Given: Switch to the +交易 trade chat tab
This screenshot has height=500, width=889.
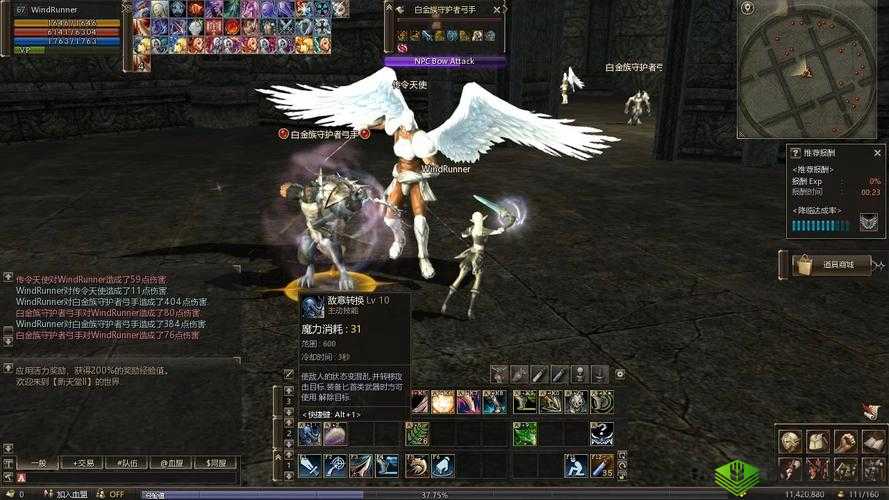Looking at the screenshot, I should click(x=82, y=463).
